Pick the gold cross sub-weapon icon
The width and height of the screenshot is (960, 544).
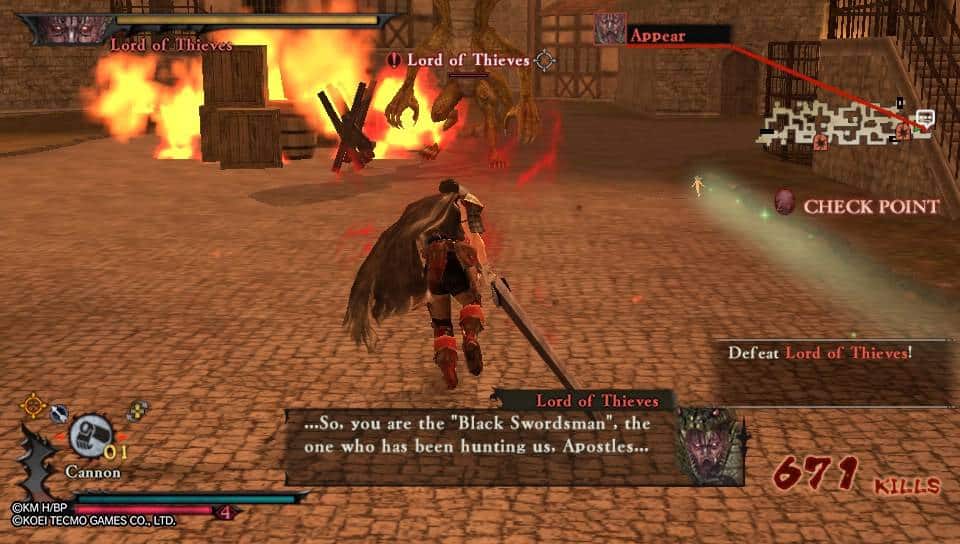[x=137, y=410]
